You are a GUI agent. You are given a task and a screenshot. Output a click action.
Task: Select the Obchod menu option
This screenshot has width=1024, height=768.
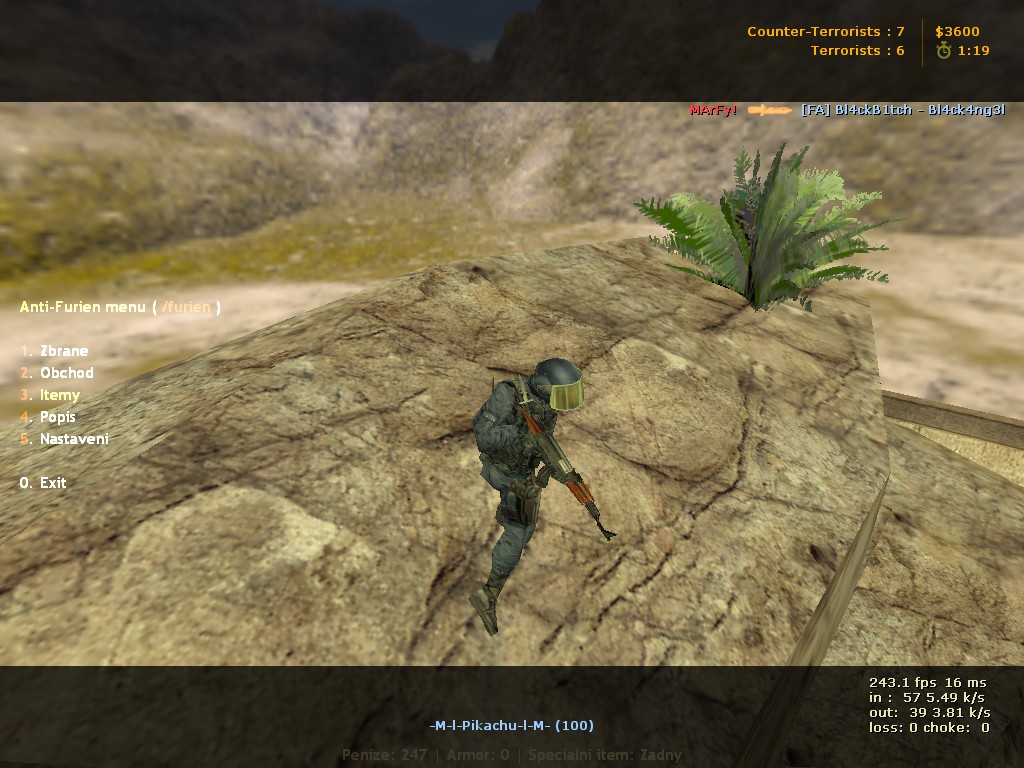66,373
